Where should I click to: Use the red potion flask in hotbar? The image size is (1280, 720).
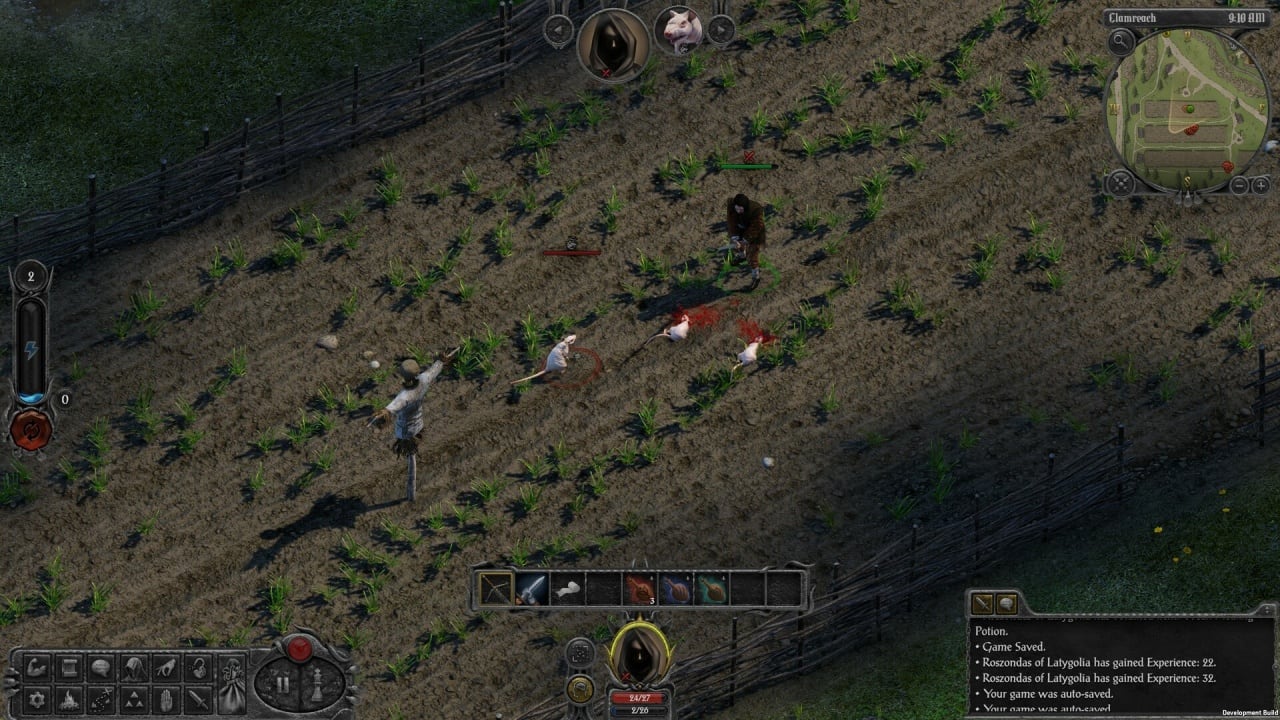tap(639, 589)
